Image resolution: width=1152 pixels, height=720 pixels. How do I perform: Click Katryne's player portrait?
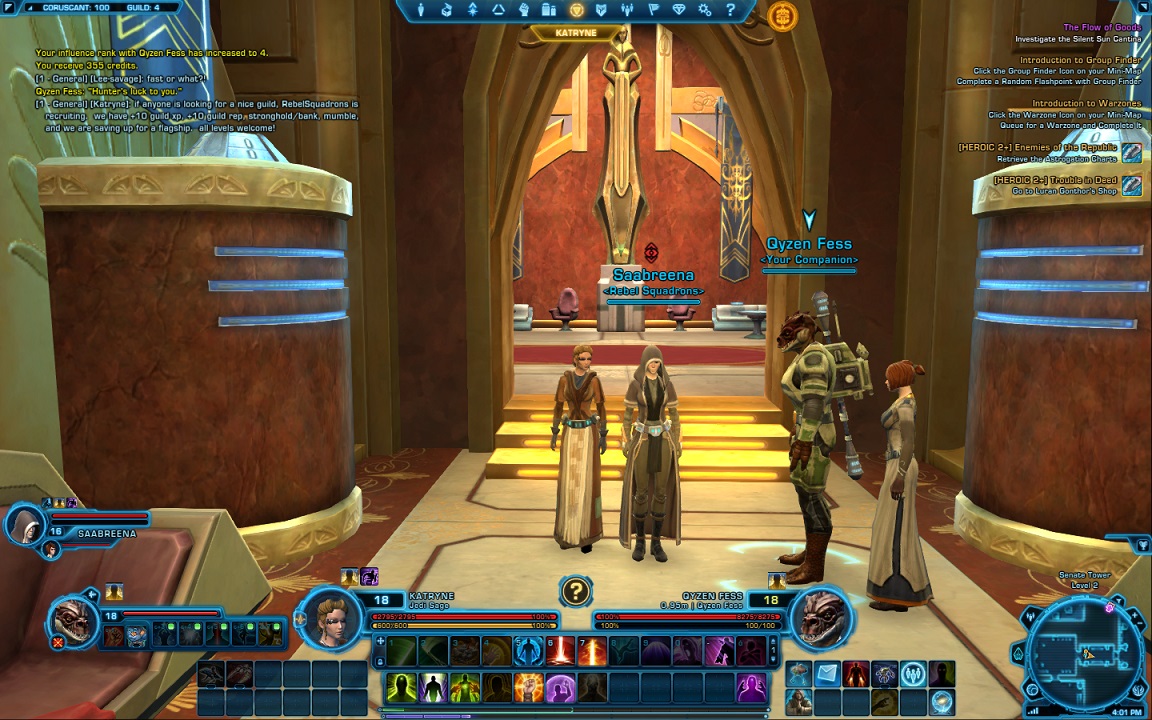(331, 616)
